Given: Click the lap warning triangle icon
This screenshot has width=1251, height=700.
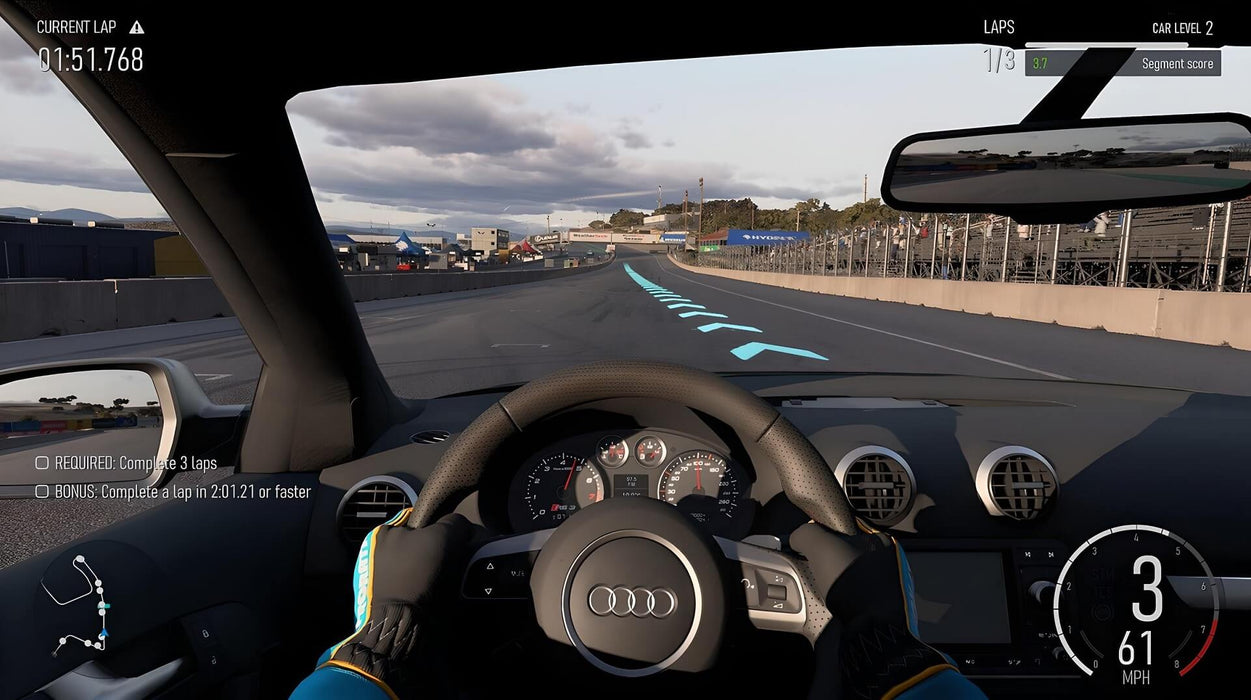Looking at the screenshot, I should (137, 27).
